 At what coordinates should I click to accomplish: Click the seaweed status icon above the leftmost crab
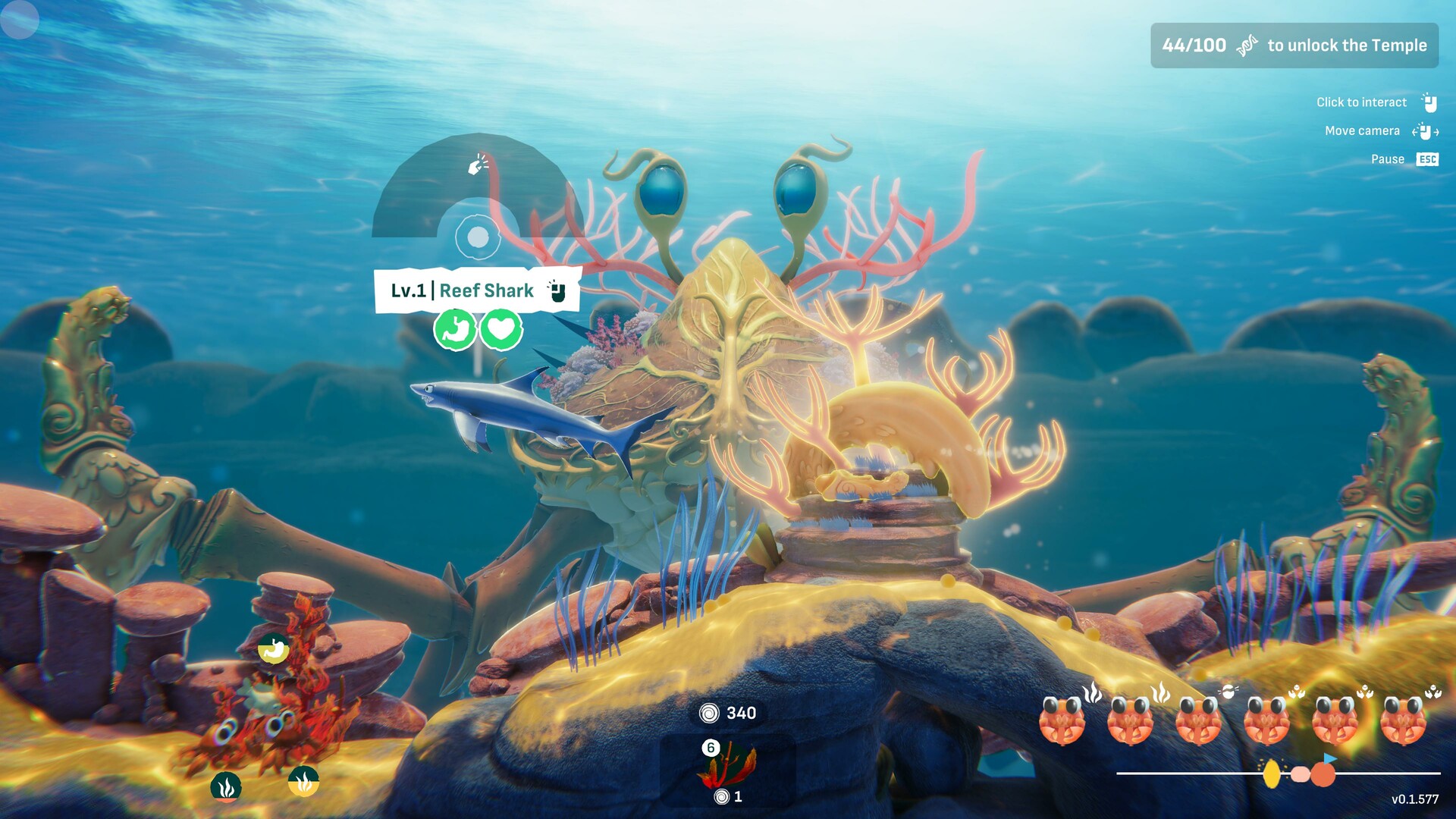(x=1091, y=692)
